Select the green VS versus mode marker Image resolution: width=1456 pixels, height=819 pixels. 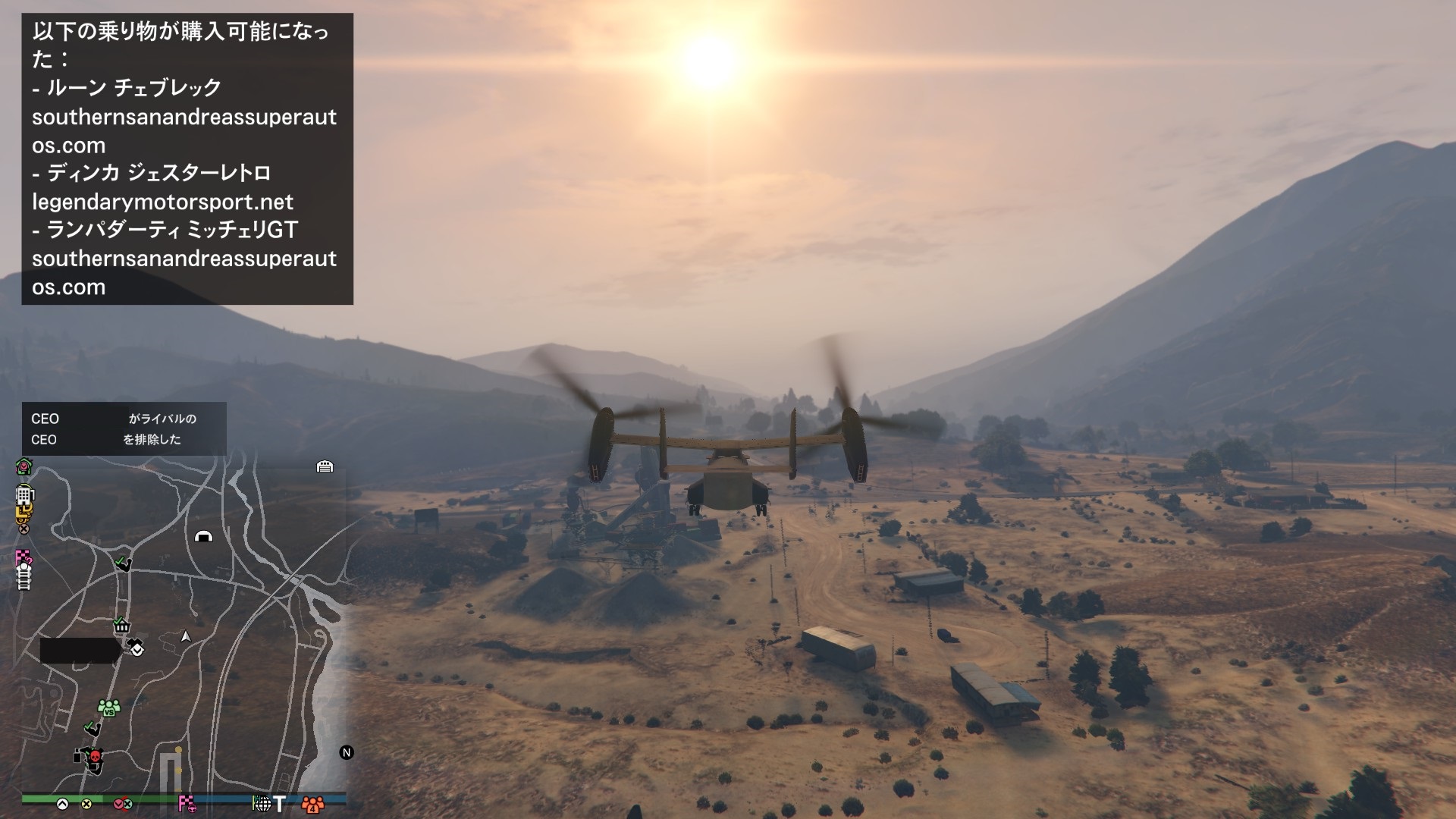click(109, 708)
